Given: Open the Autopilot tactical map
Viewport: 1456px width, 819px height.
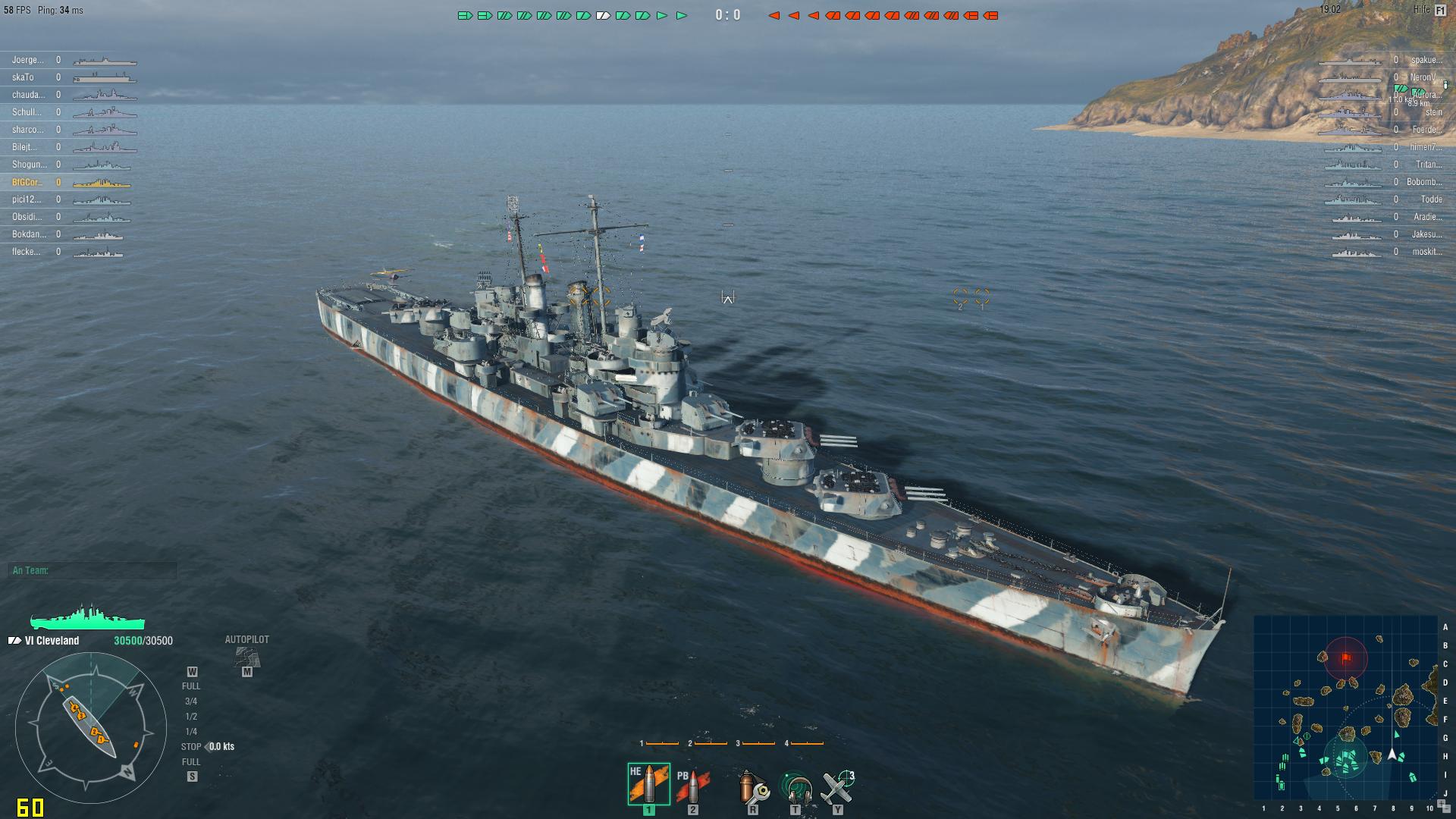Looking at the screenshot, I should 246,657.
